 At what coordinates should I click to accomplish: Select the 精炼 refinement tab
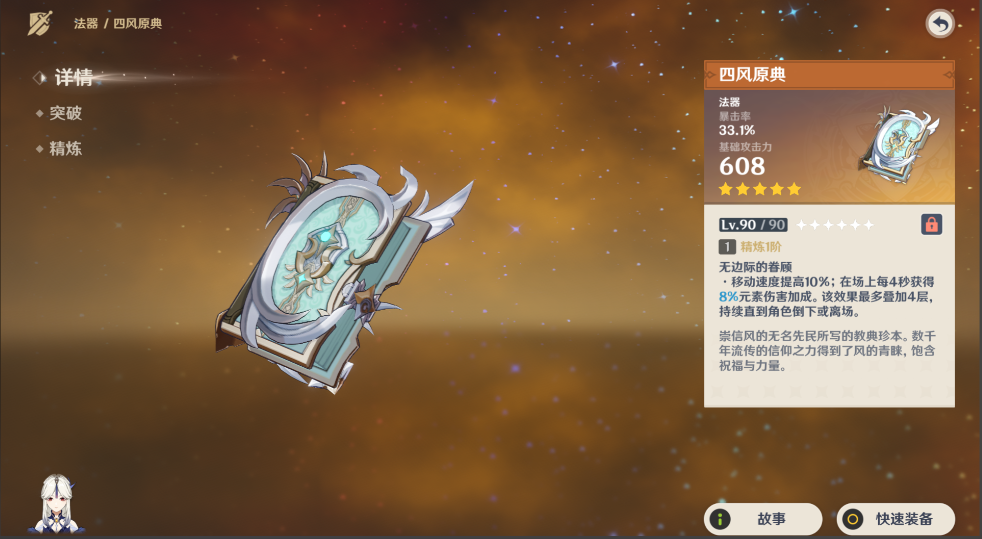65,149
